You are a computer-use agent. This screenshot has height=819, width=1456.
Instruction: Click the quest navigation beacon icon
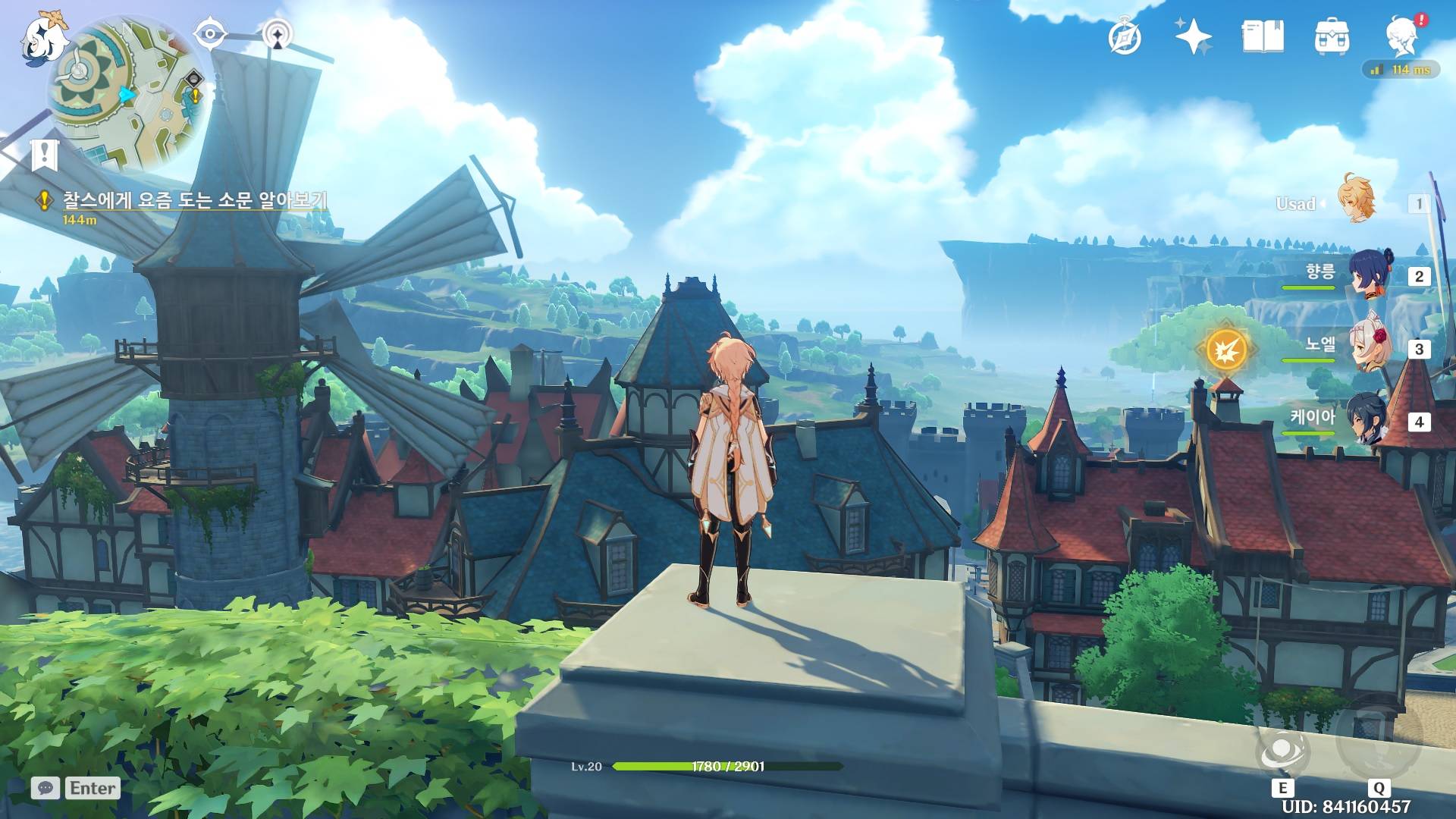(x=278, y=35)
